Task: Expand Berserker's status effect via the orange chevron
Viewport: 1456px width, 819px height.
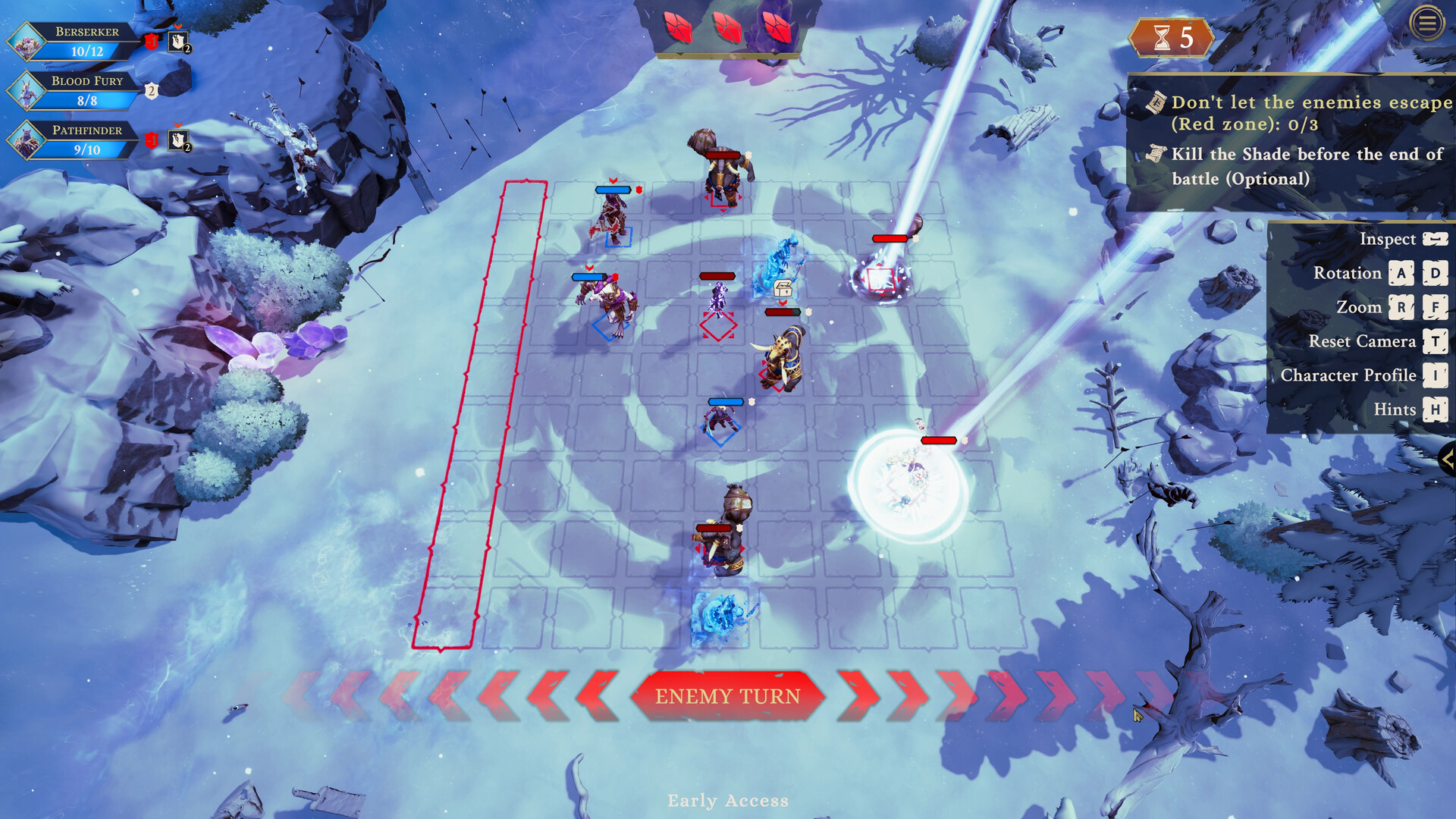Action: [177, 27]
